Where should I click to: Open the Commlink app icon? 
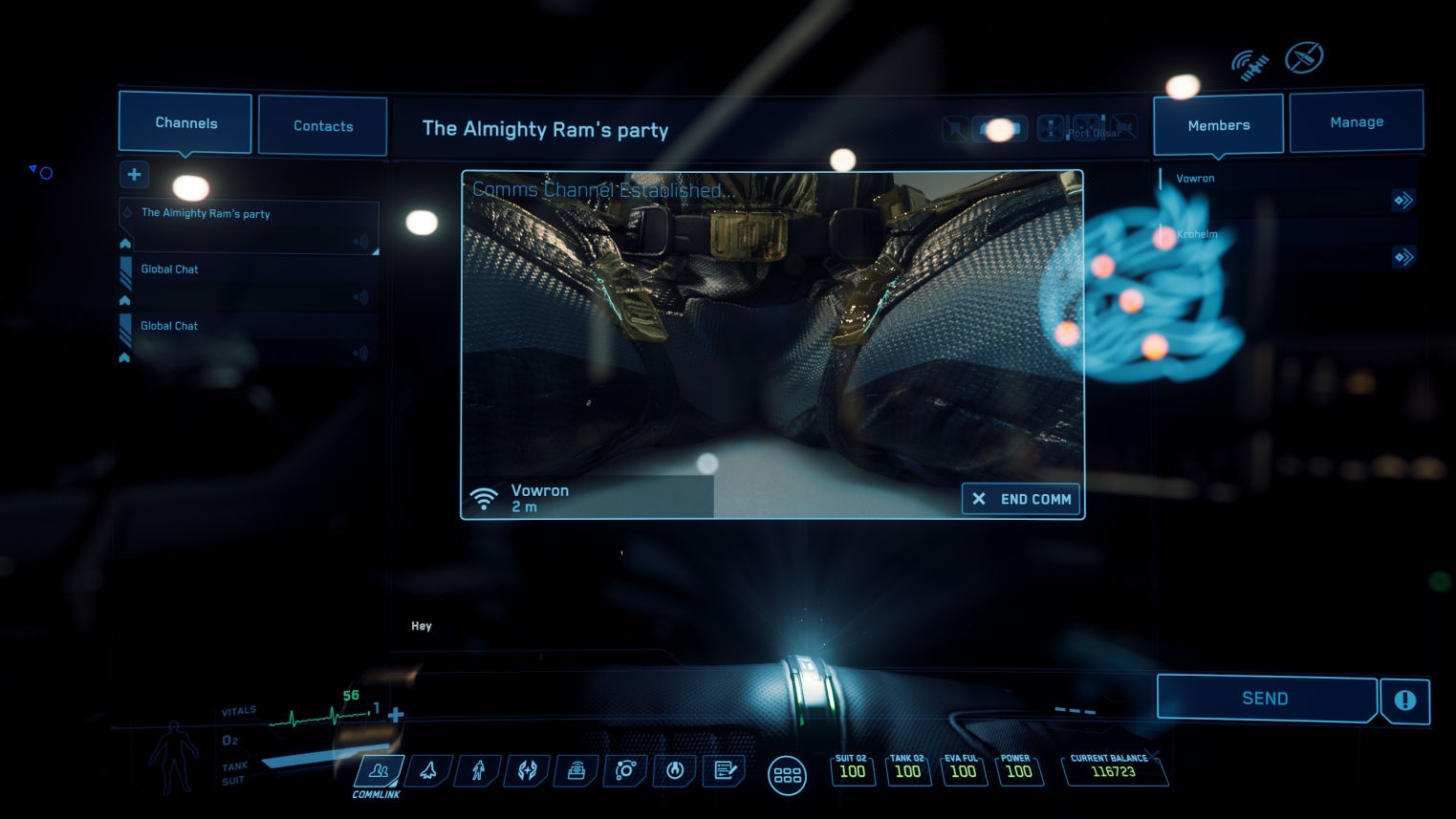point(379,770)
